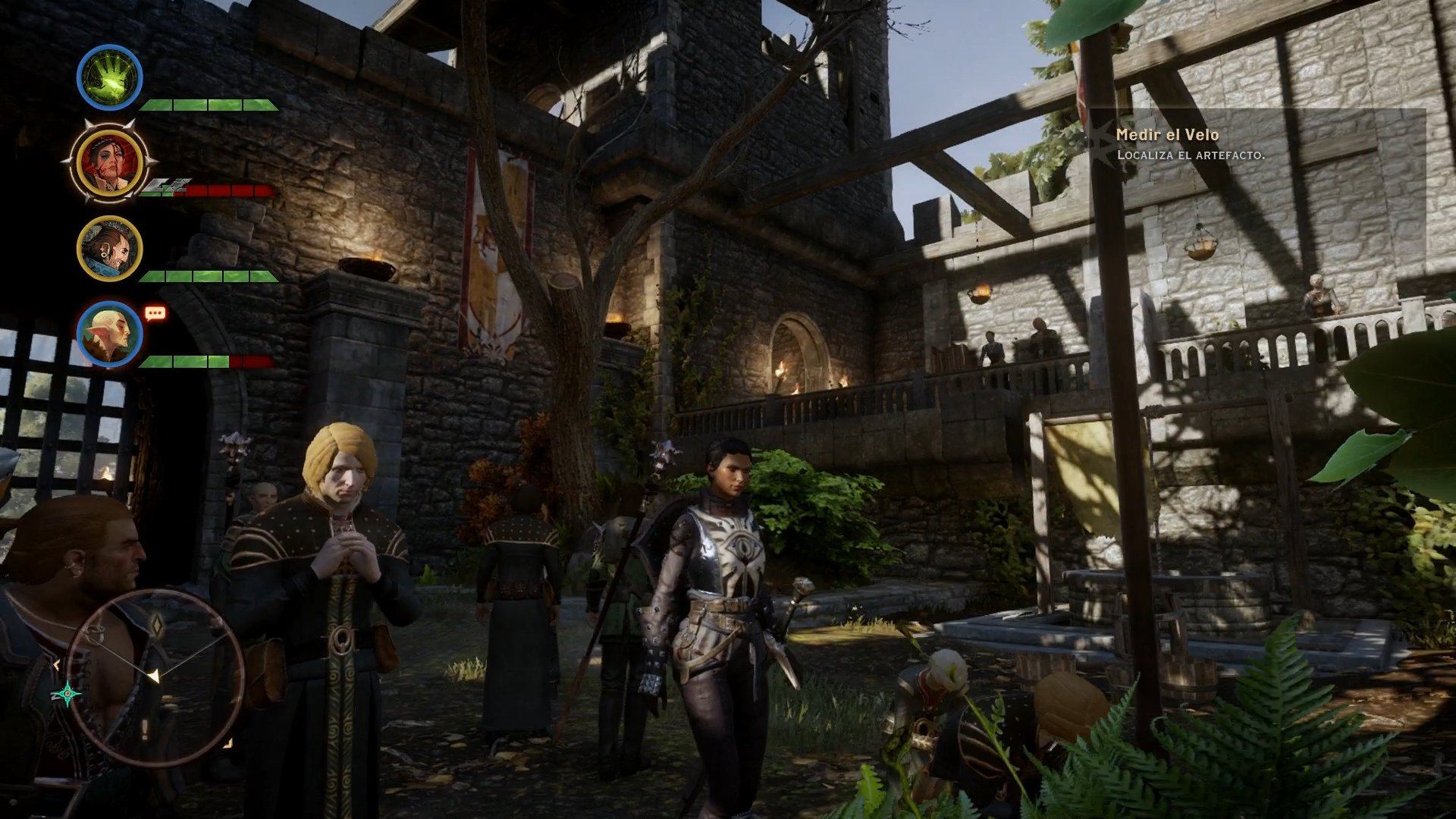The image size is (1456, 819).
Task: Select the player arrow in the minimap center
Action: pos(153,676)
